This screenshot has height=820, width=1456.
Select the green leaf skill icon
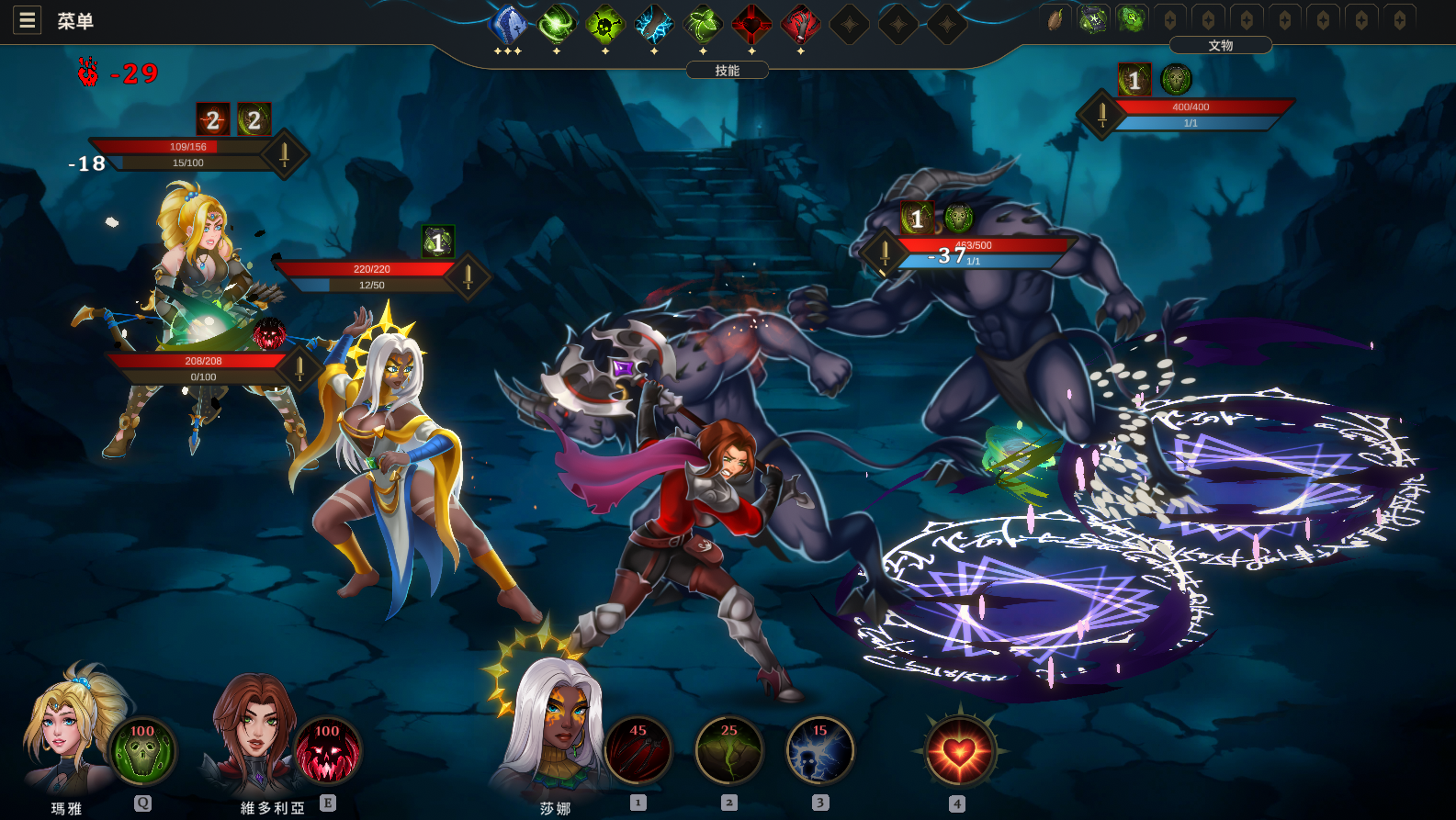pos(703,25)
